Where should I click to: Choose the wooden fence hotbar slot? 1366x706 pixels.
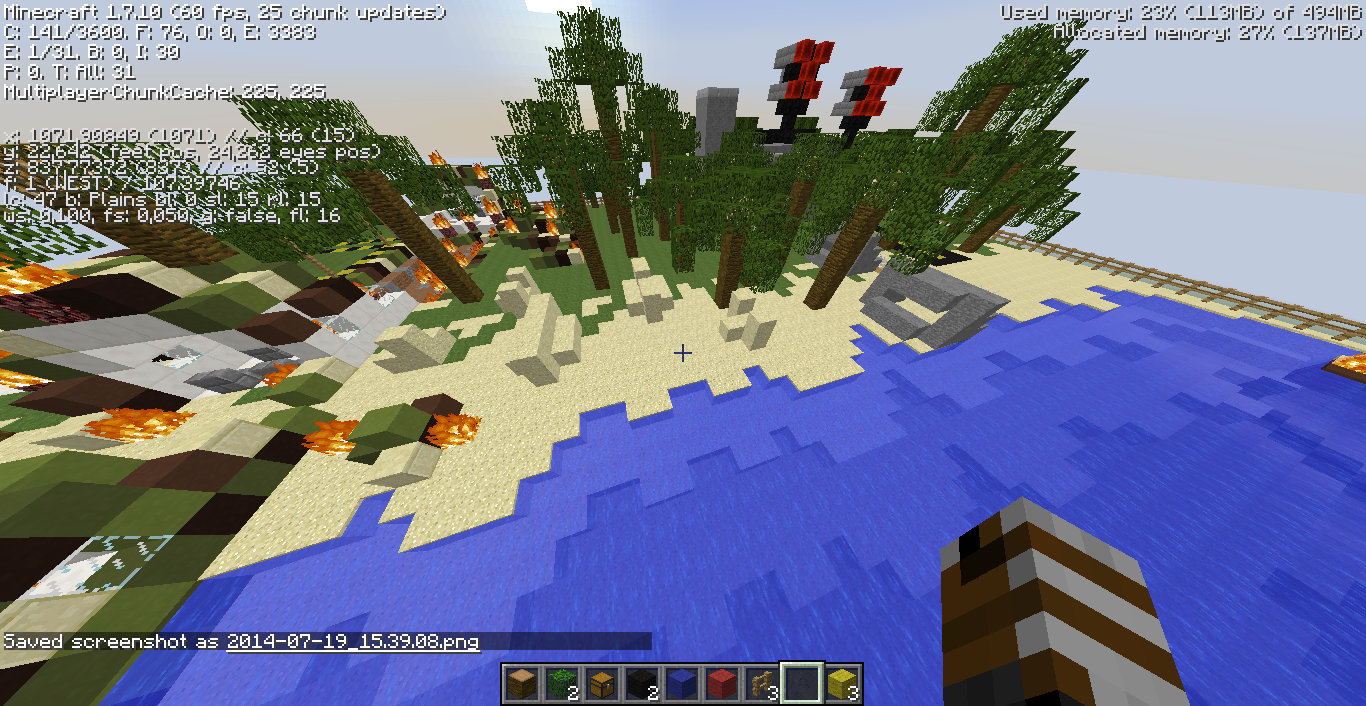(761, 684)
